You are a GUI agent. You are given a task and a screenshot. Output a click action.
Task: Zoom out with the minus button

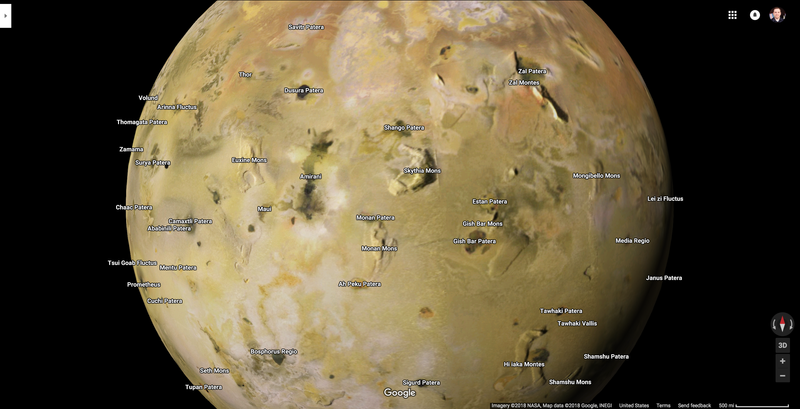[782, 376]
